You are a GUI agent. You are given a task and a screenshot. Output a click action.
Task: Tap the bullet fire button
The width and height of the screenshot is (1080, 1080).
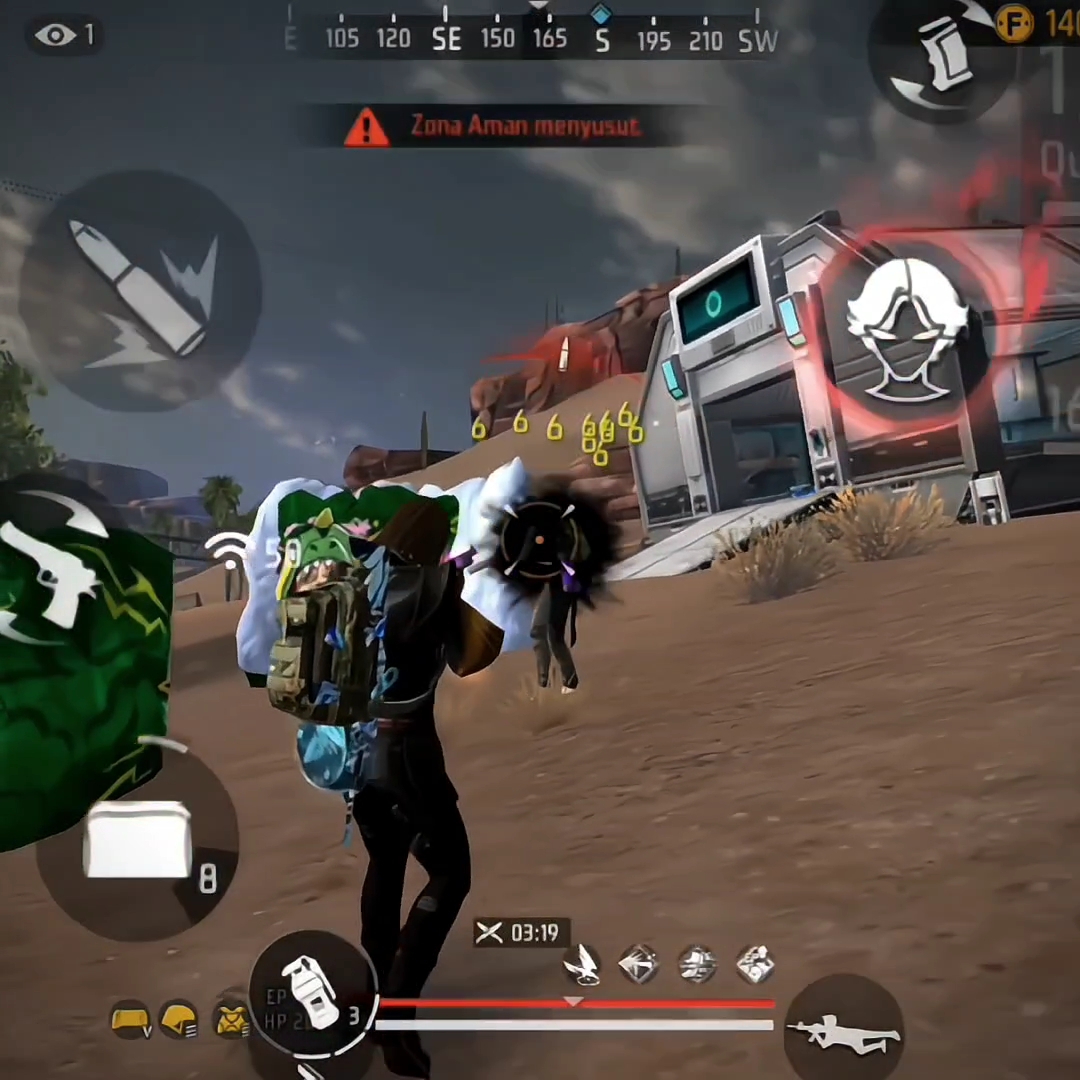coord(140,290)
